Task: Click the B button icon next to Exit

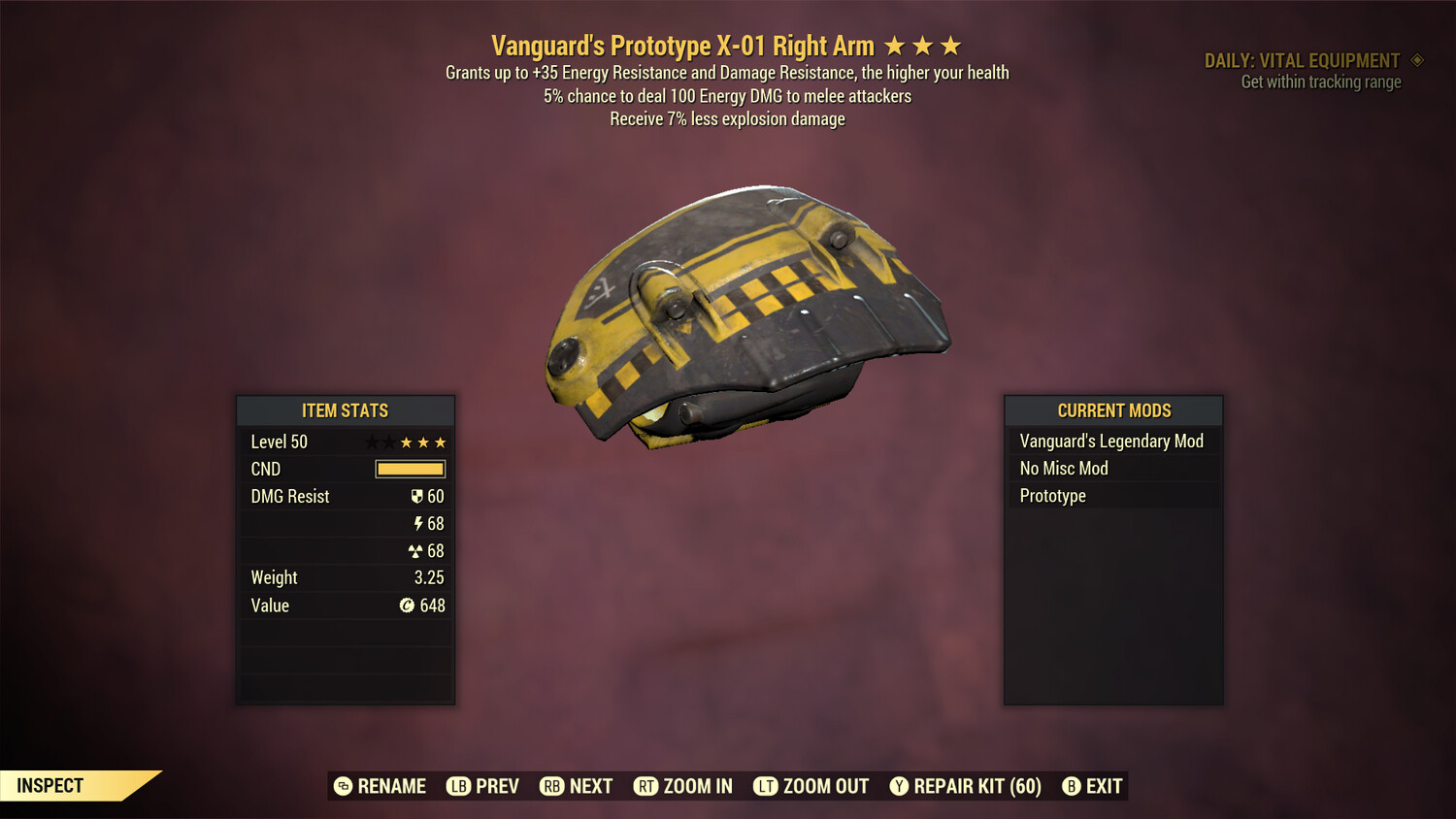Action: click(1073, 786)
